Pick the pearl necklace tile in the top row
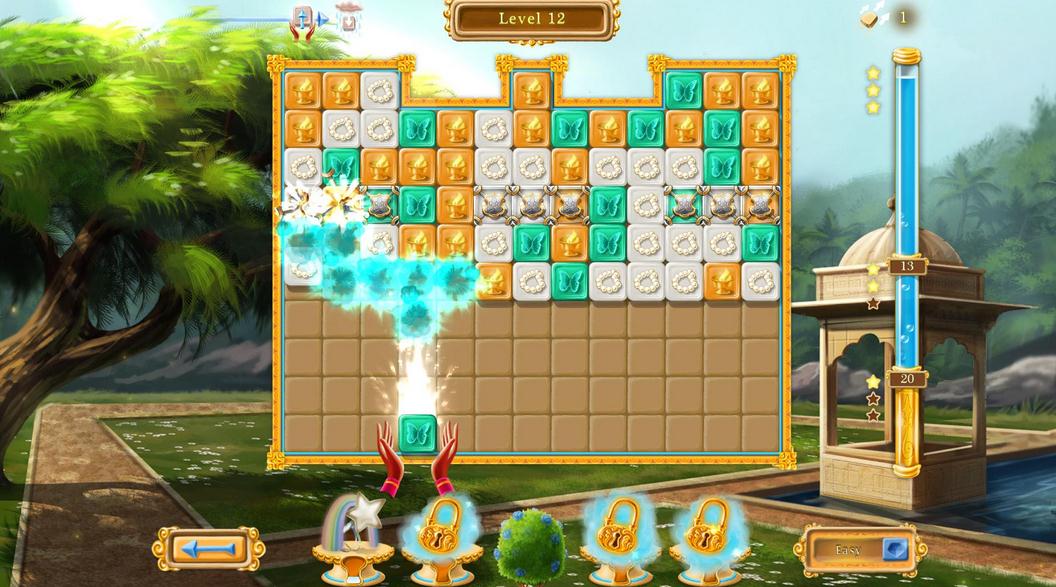The image size is (1056, 587). [x=380, y=91]
